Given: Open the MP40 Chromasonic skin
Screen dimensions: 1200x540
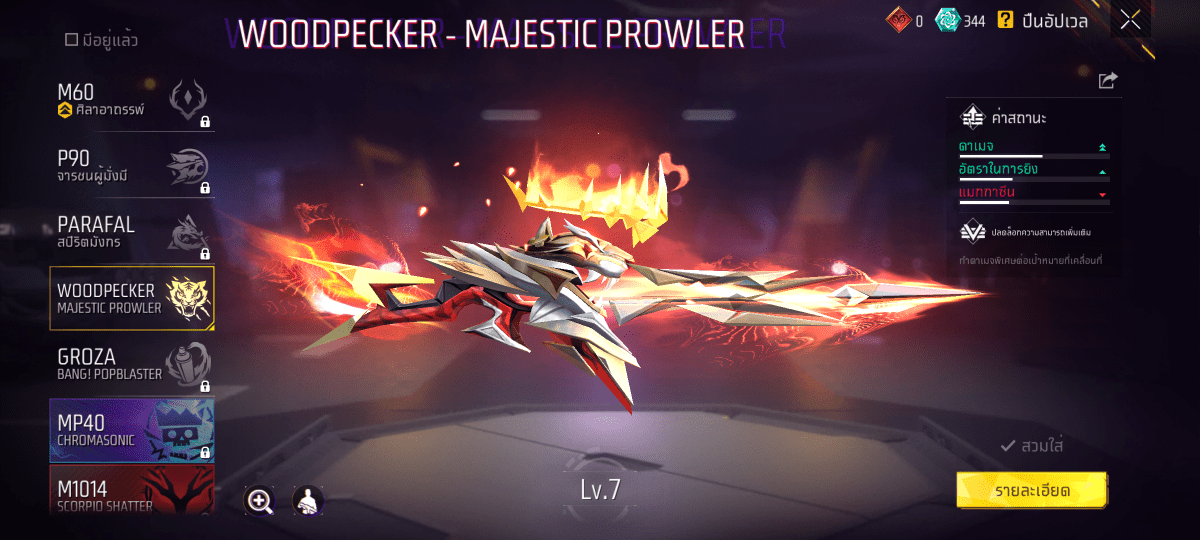Looking at the screenshot, I should (x=132, y=430).
